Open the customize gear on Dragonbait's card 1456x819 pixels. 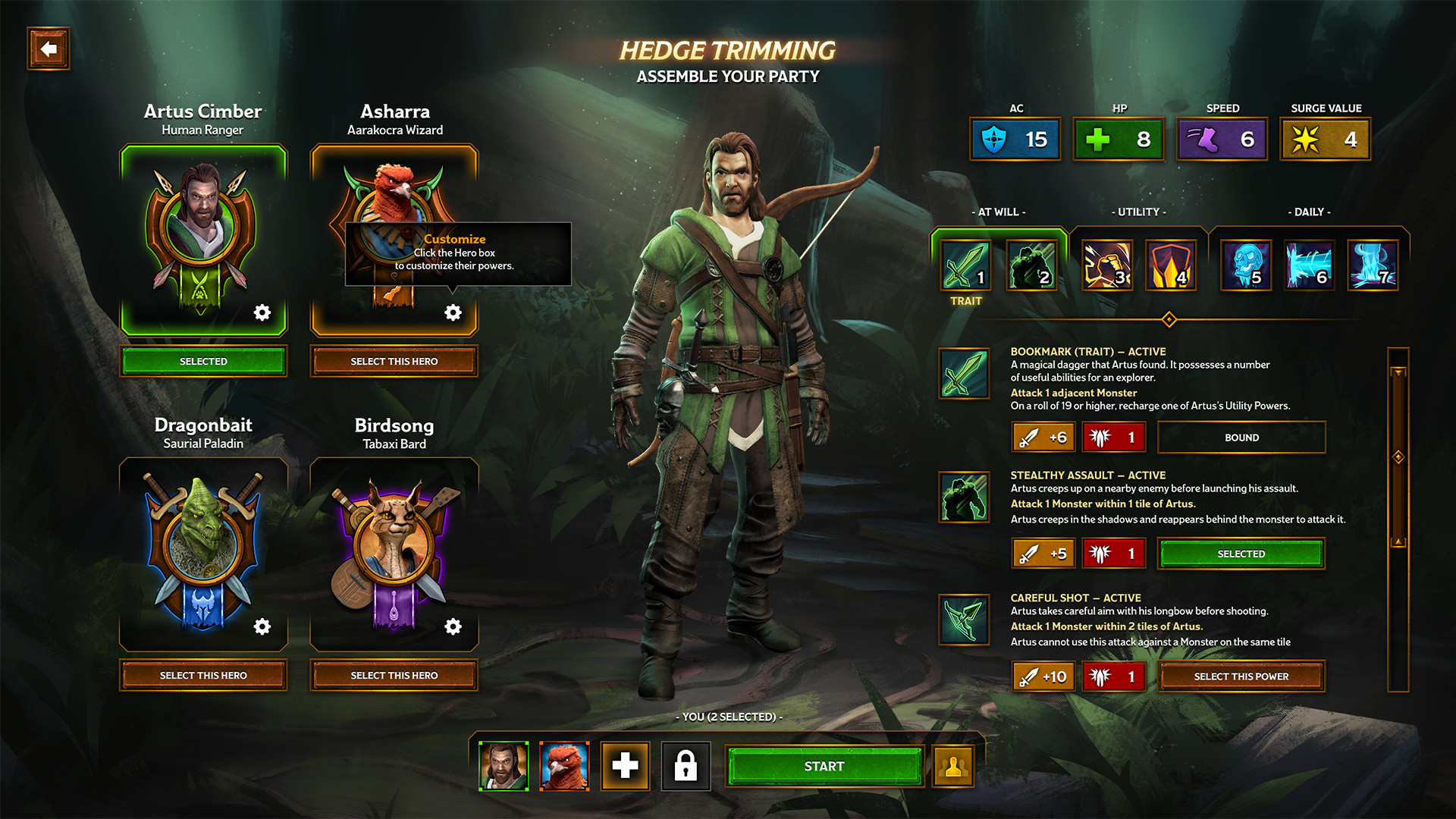262,626
